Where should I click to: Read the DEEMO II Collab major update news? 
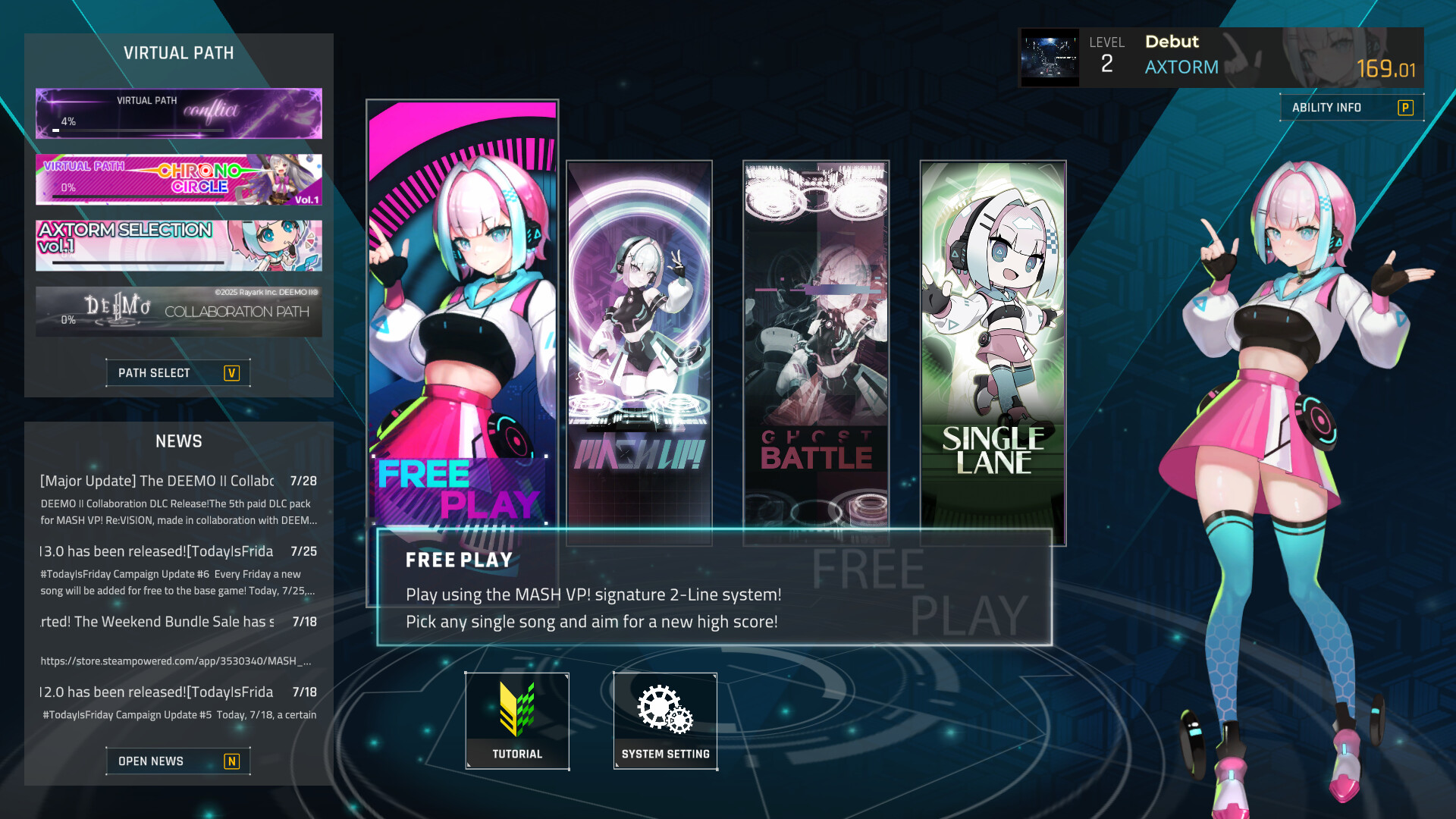[179, 499]
